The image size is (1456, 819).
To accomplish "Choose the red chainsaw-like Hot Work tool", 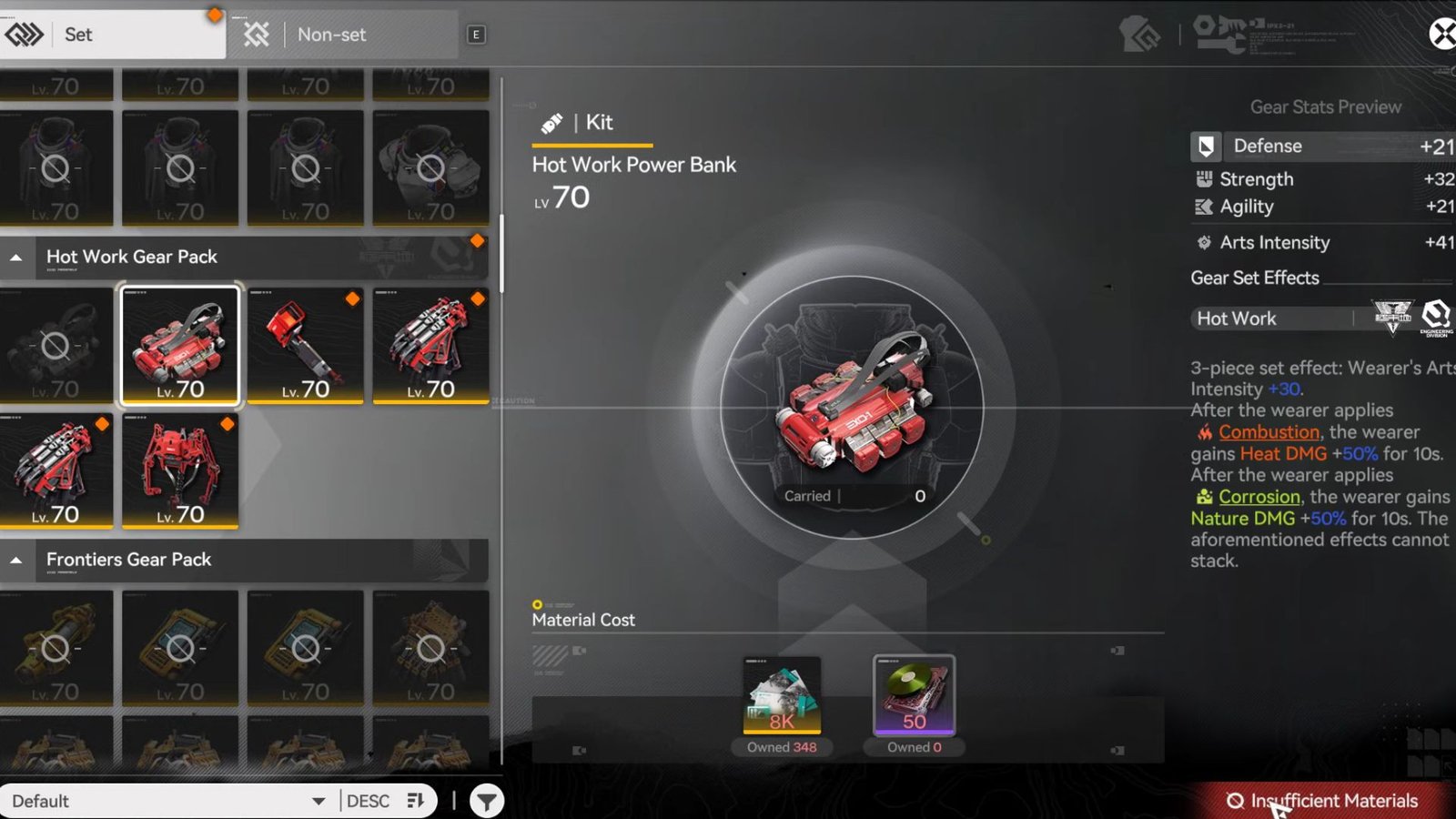I will click(x=305, y=345).
